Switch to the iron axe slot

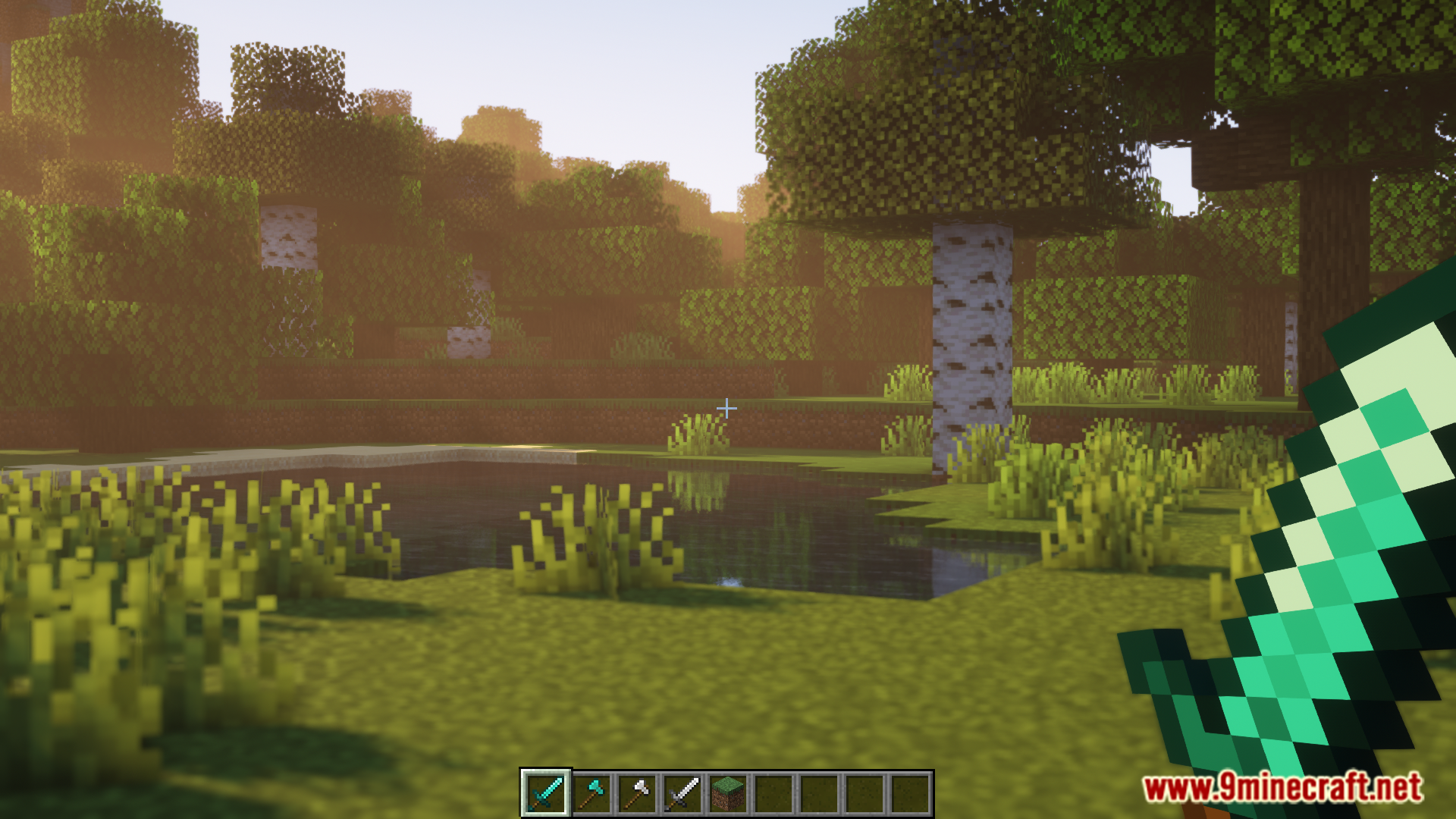click(637, 793)
